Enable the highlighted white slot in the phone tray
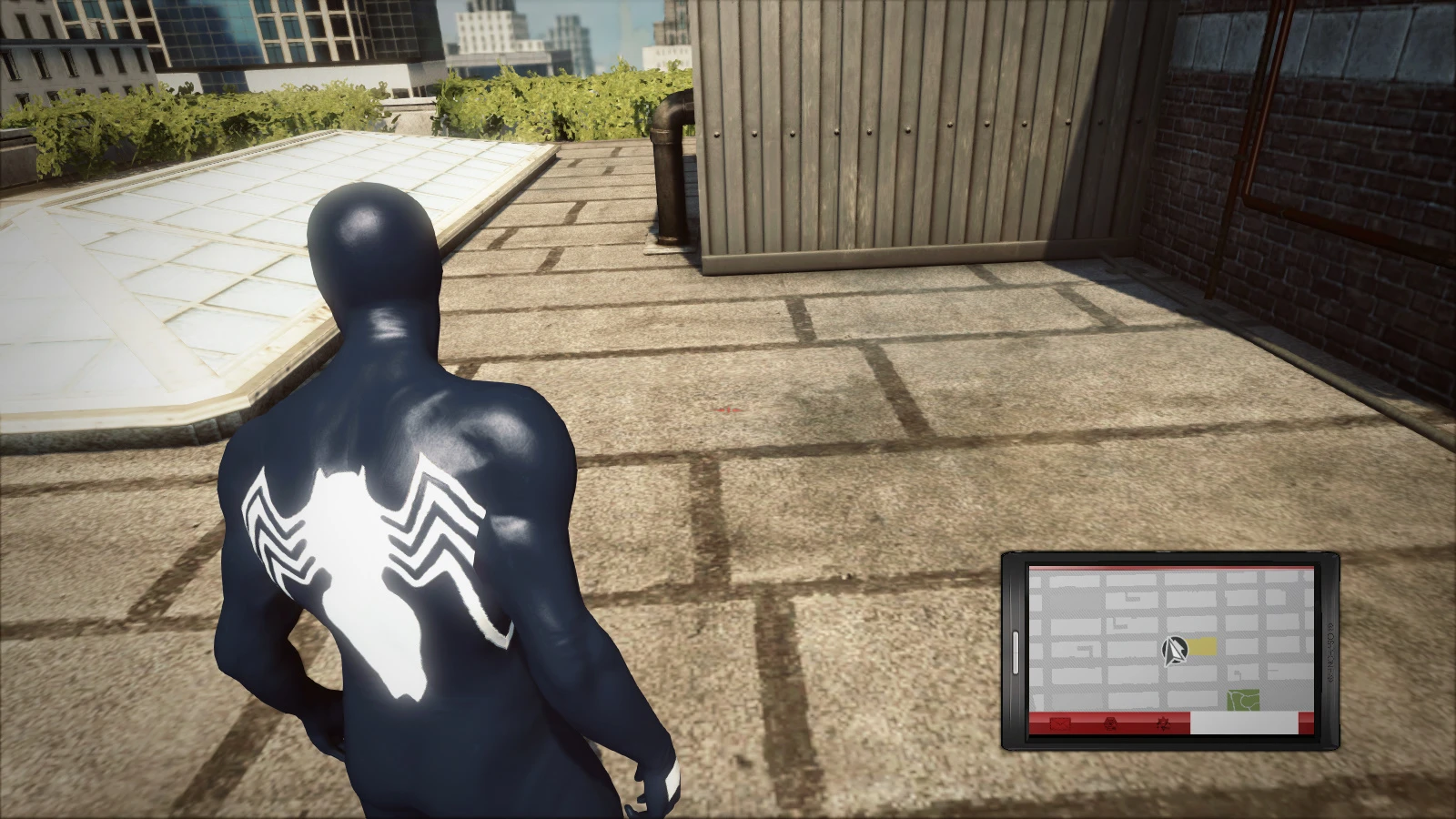Screen dimensions: 1456x819 tap(1245, 723)
